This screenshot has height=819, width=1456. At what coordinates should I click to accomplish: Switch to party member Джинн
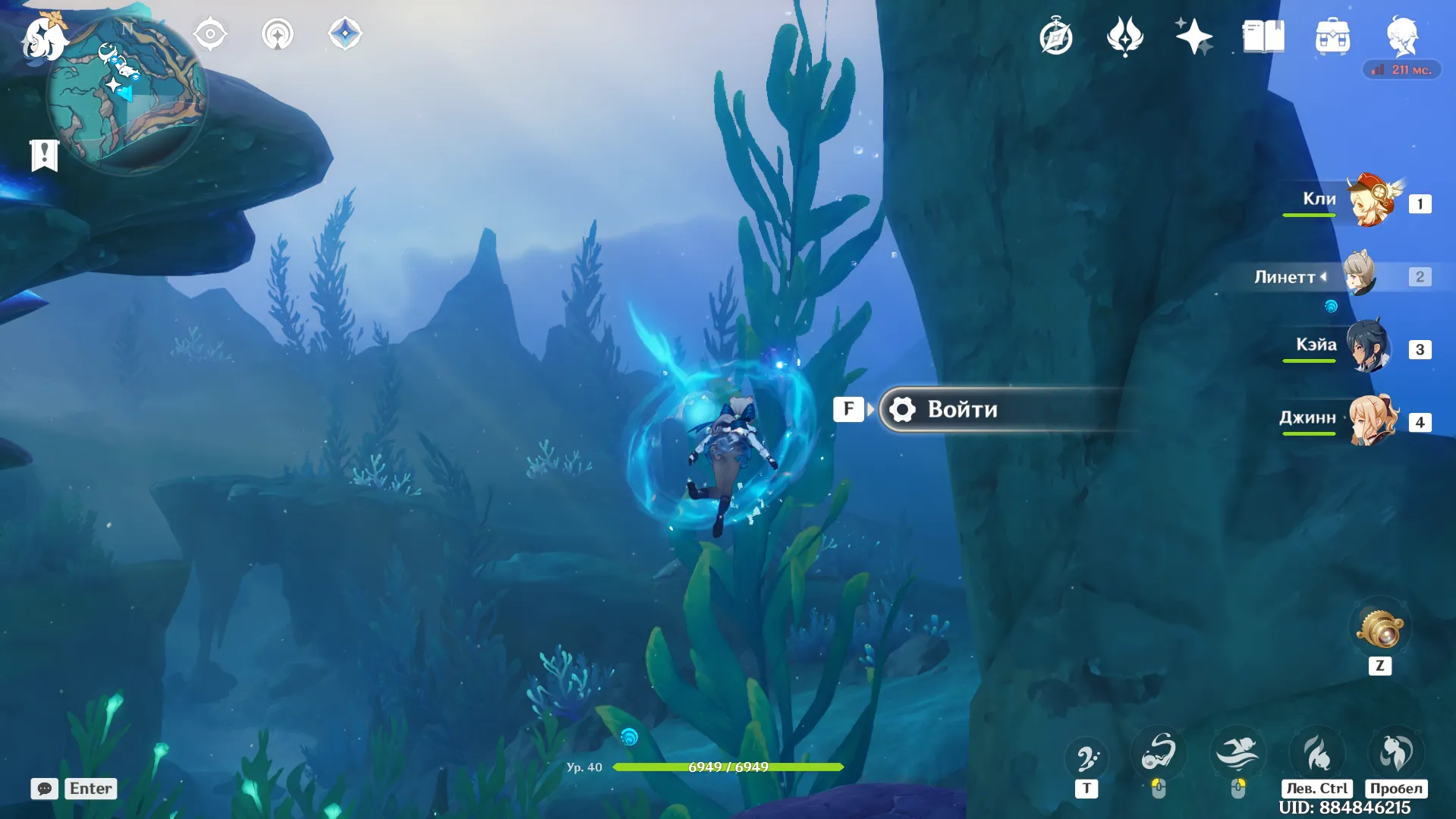tap(1373, 420)
